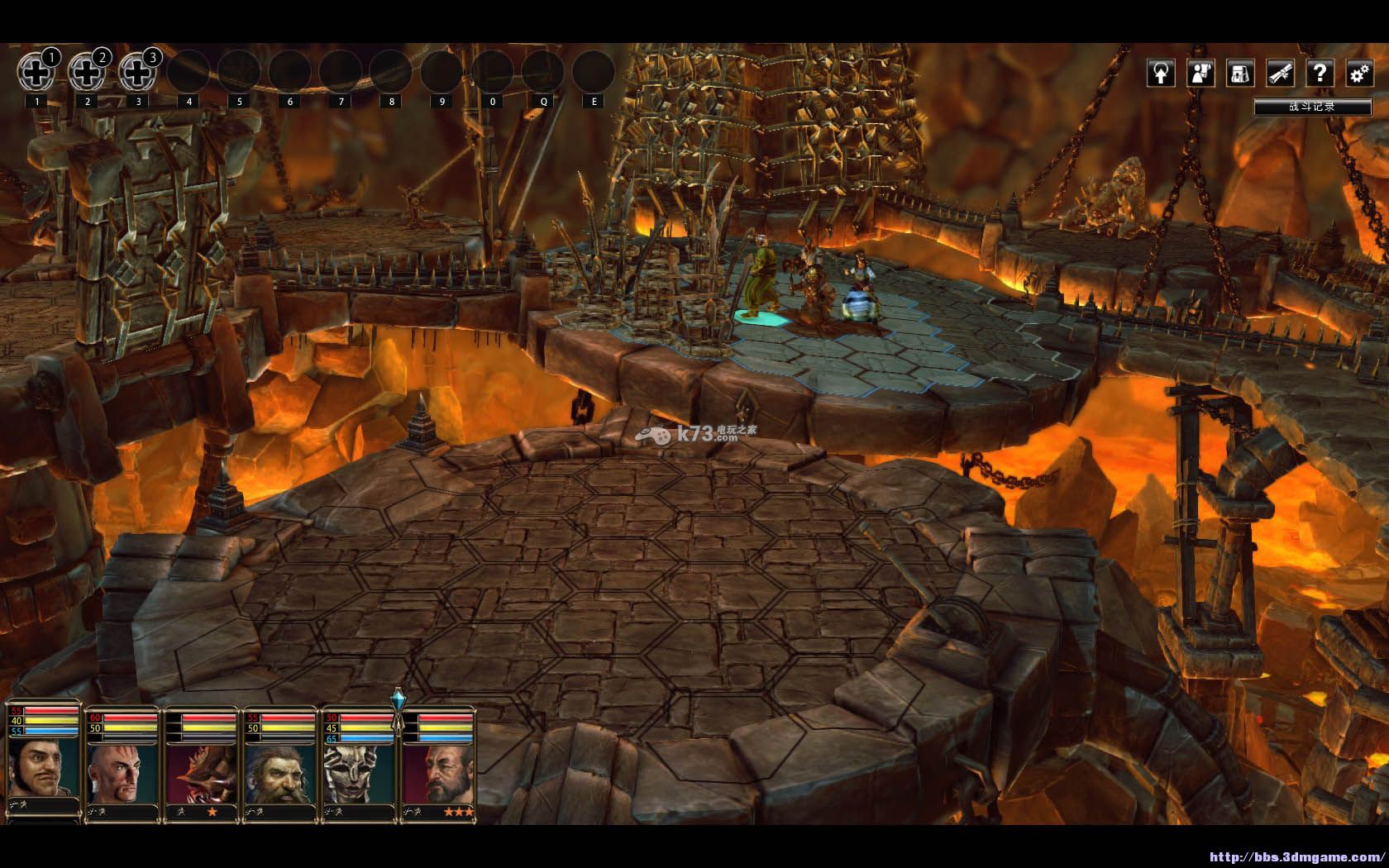Open the scroll quest journal
The width and height of the screenshot is (1389, 868).
pyautogui.click(x=1280, y=74)
